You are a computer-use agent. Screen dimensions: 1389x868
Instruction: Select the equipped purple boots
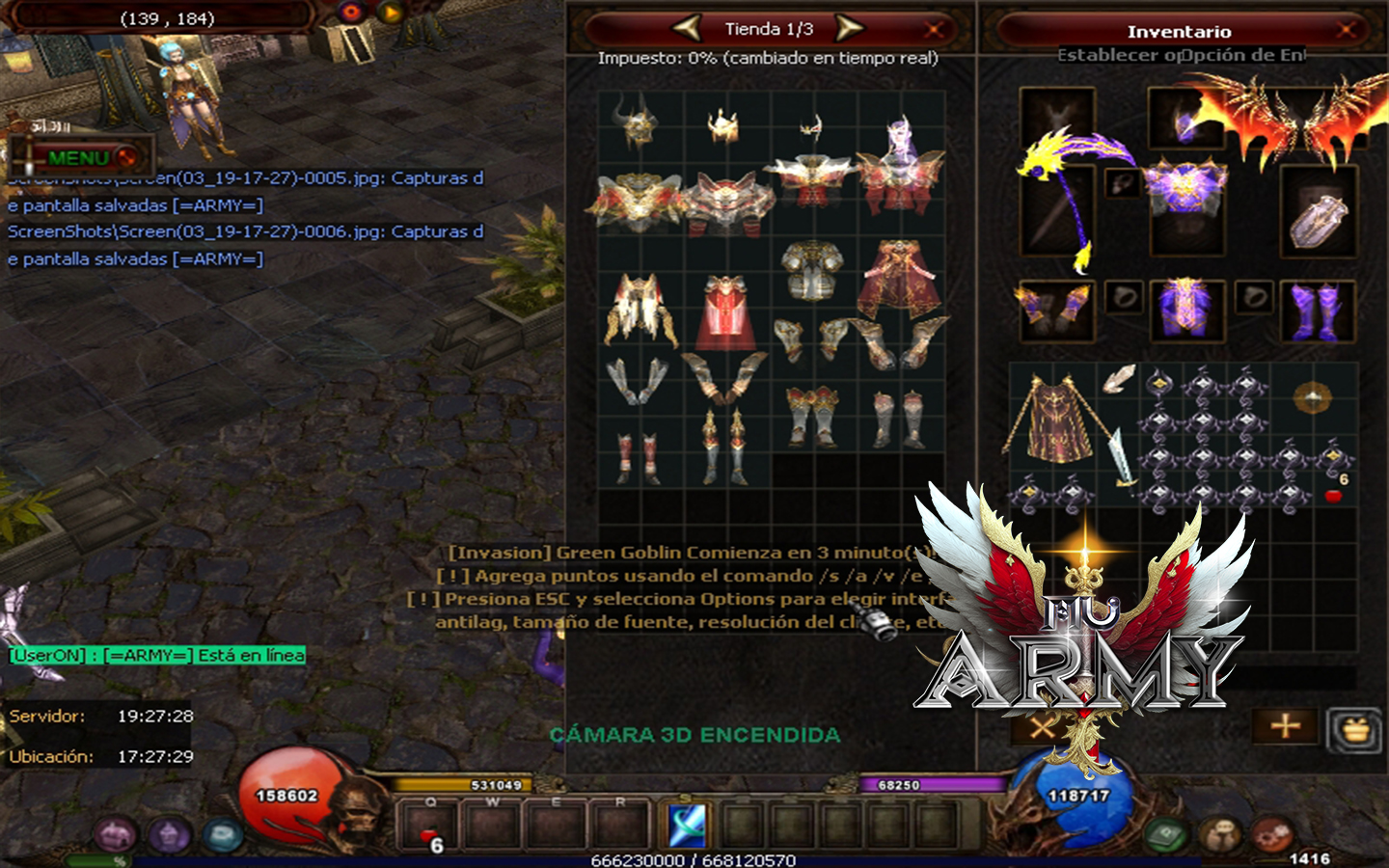pyautogui.click(x=1317, y=311)
